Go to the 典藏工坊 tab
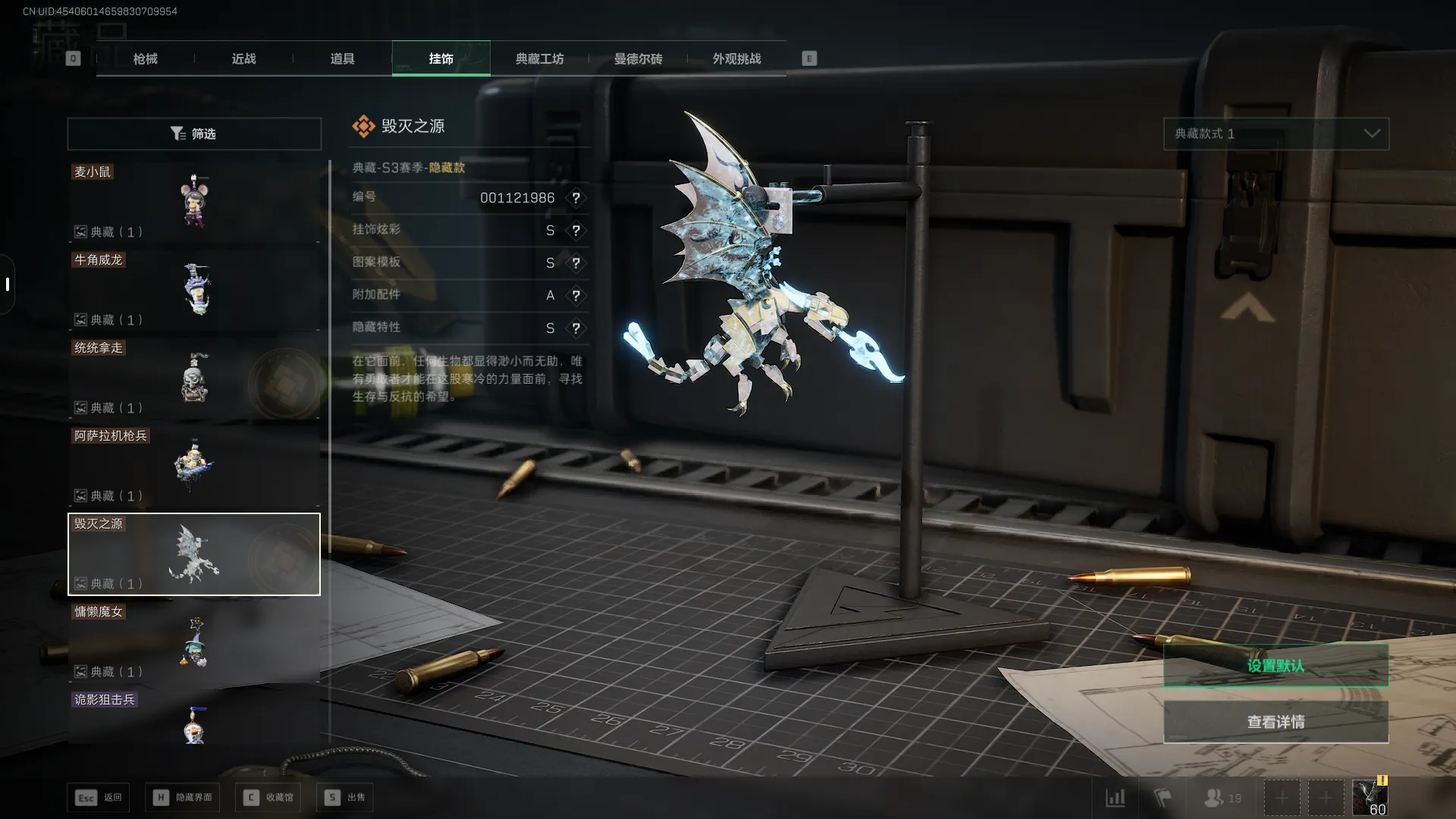The width and height of the screenshot is (1456, 819). click(539, 58)
